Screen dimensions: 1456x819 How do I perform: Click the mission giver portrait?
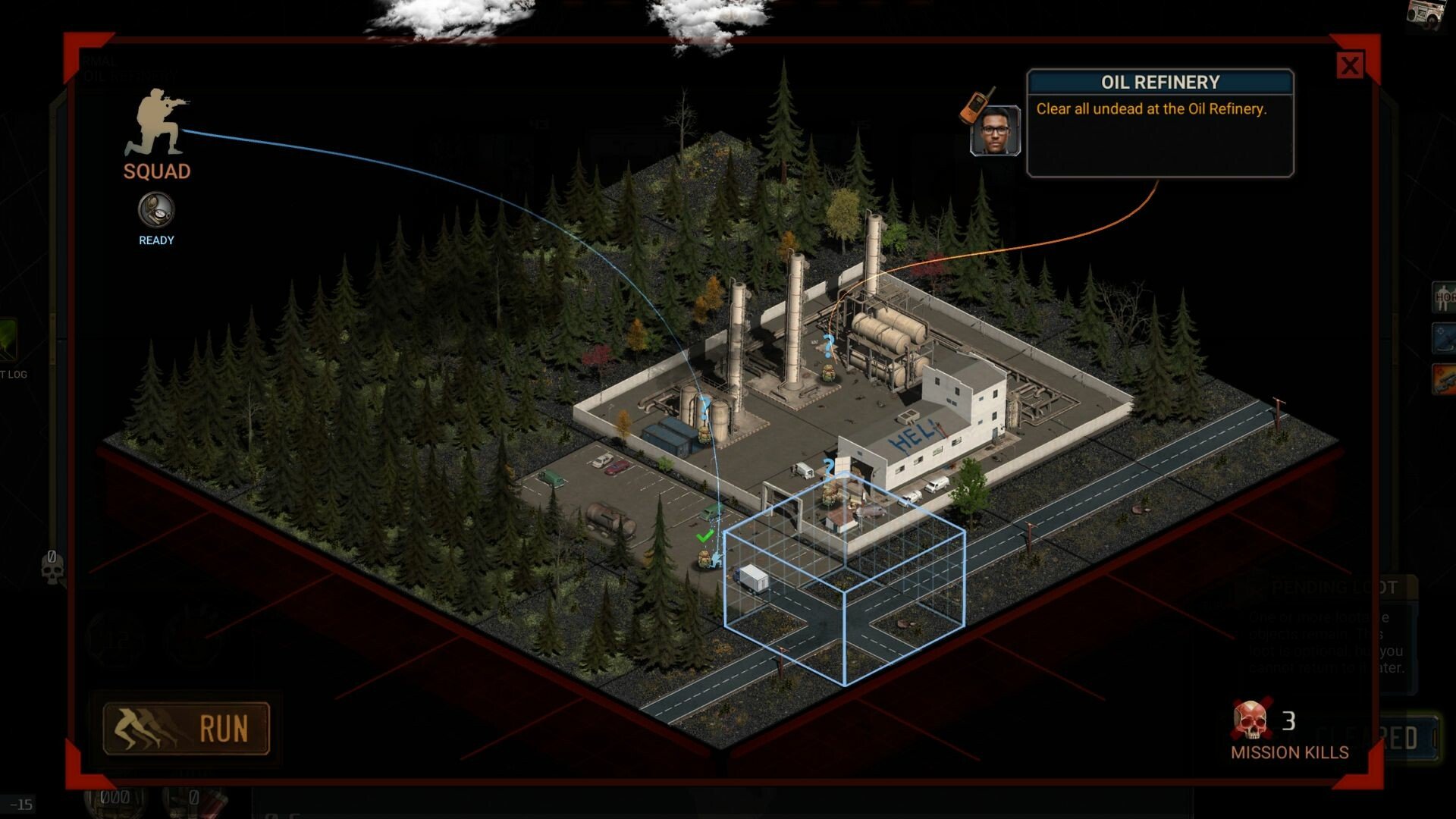[995, 130]
